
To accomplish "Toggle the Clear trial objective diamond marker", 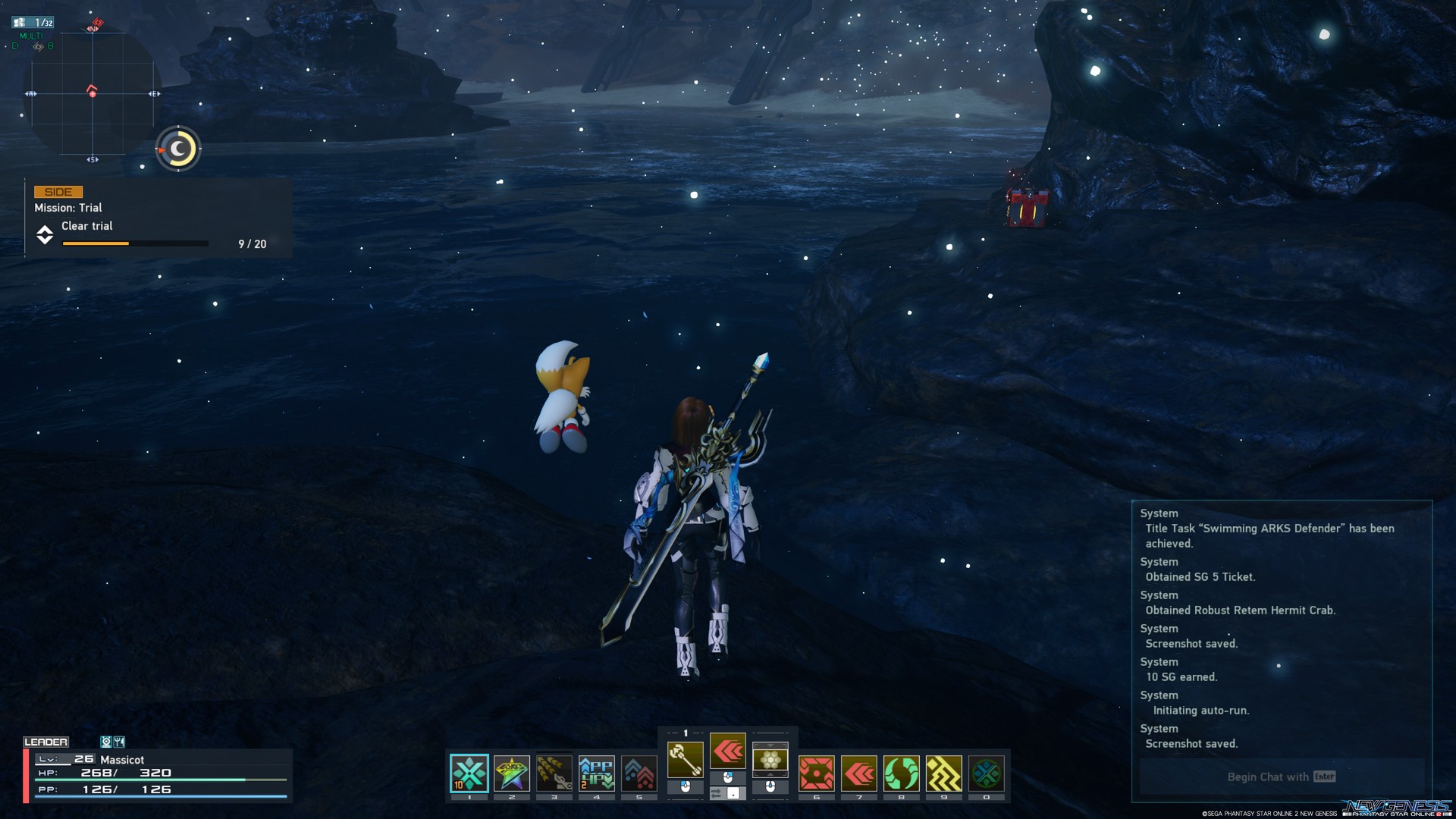I will [x=45, y=235].
